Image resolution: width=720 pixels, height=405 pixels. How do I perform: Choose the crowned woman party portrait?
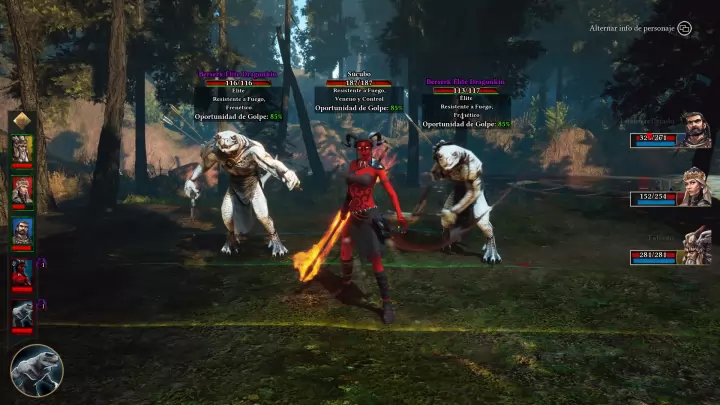[x=694, y=187]
